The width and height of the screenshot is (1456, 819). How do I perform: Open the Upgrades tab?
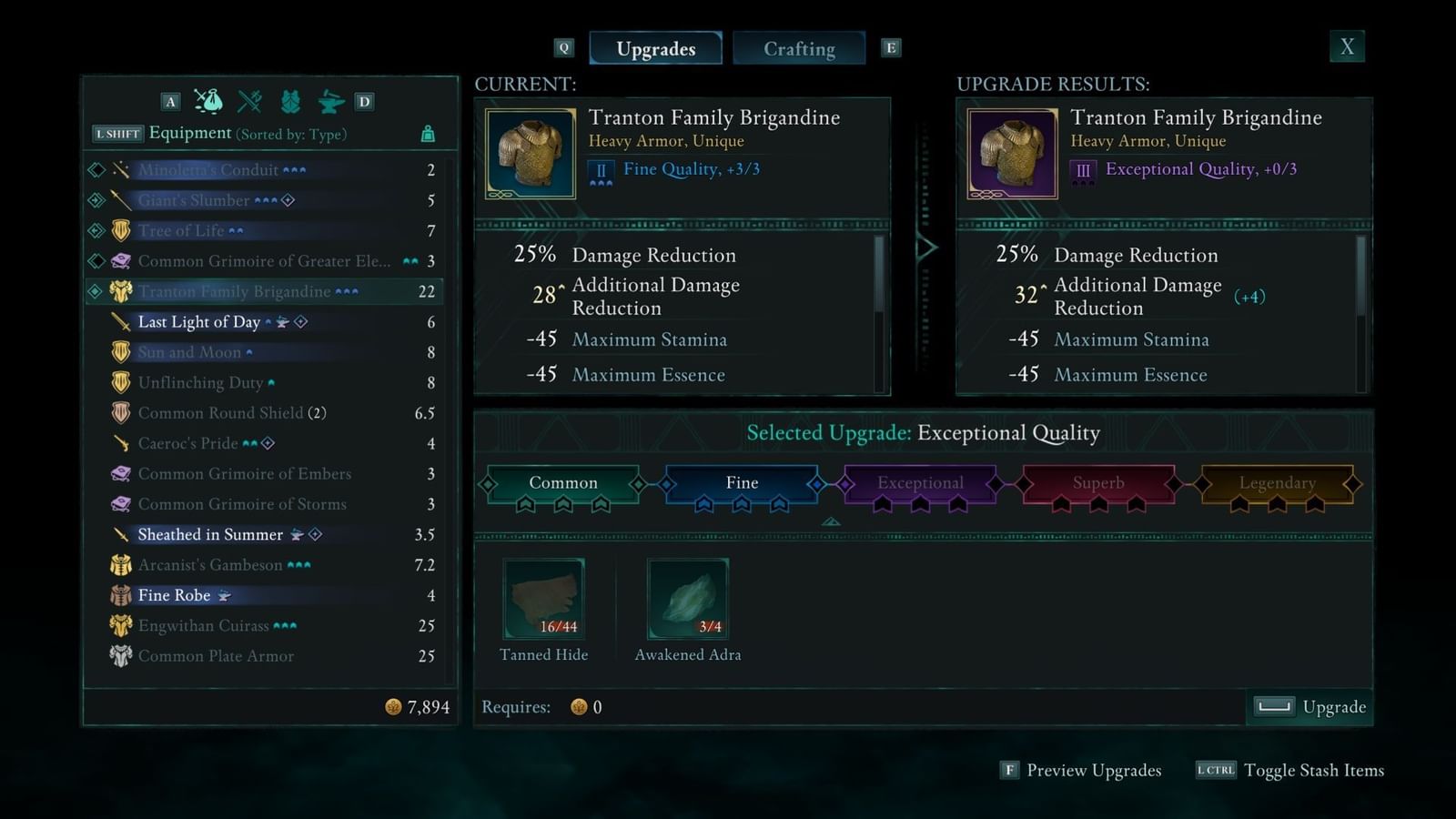pos(655,48)
